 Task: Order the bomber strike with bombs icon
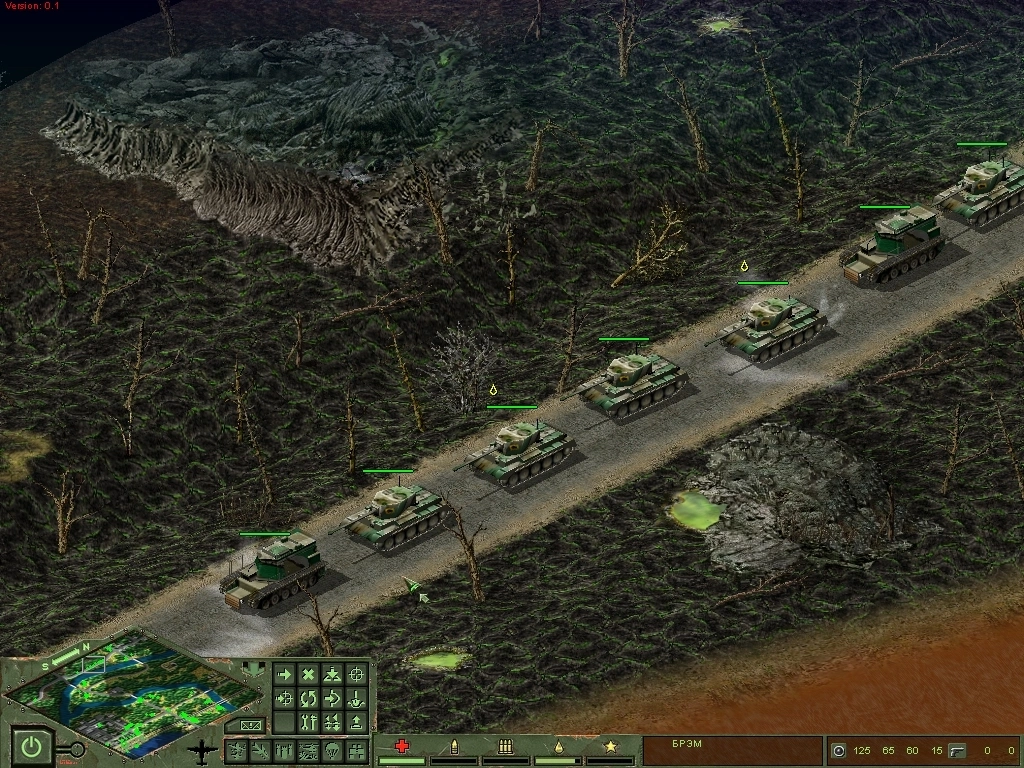(x=283, y=750)
